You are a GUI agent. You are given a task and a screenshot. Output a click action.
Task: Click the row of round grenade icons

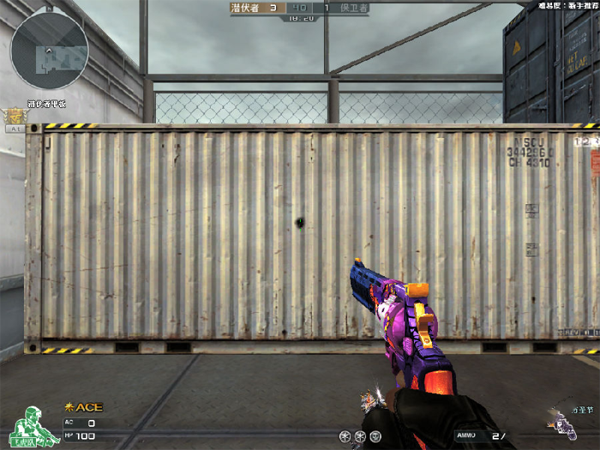pos(360,435)
